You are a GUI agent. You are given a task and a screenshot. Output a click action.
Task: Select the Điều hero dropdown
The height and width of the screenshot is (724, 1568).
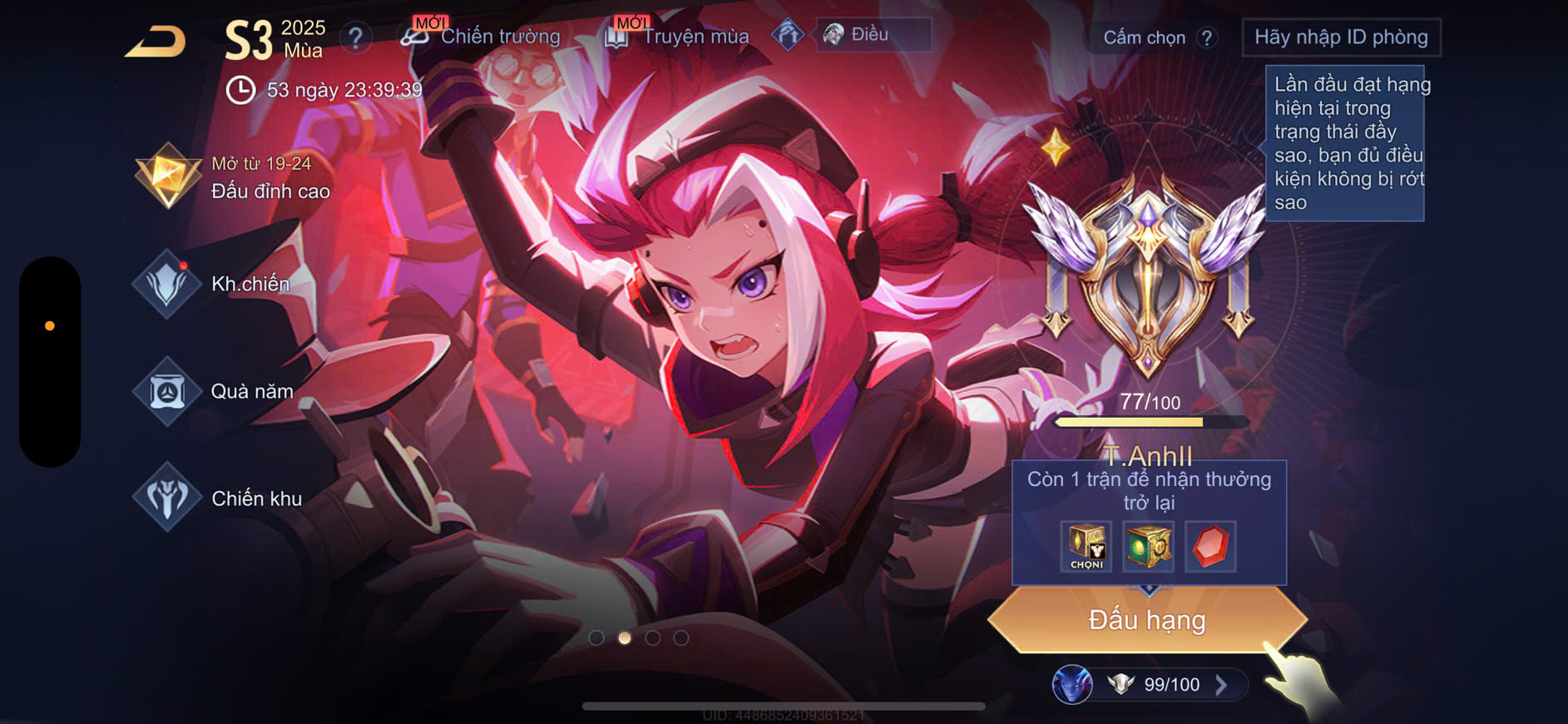coord(873,35)
